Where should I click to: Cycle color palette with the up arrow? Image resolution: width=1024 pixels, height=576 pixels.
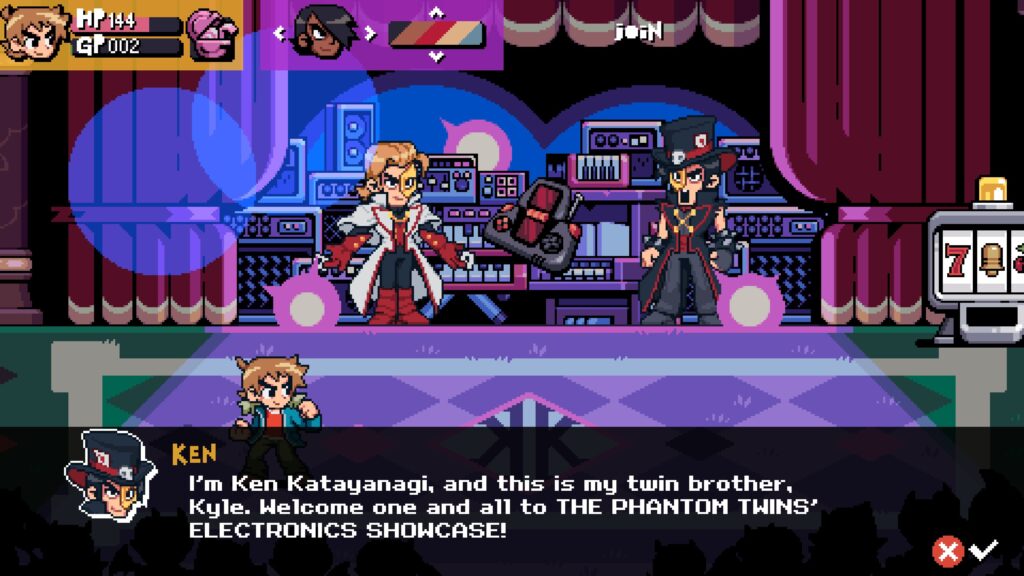click(436, 12)
